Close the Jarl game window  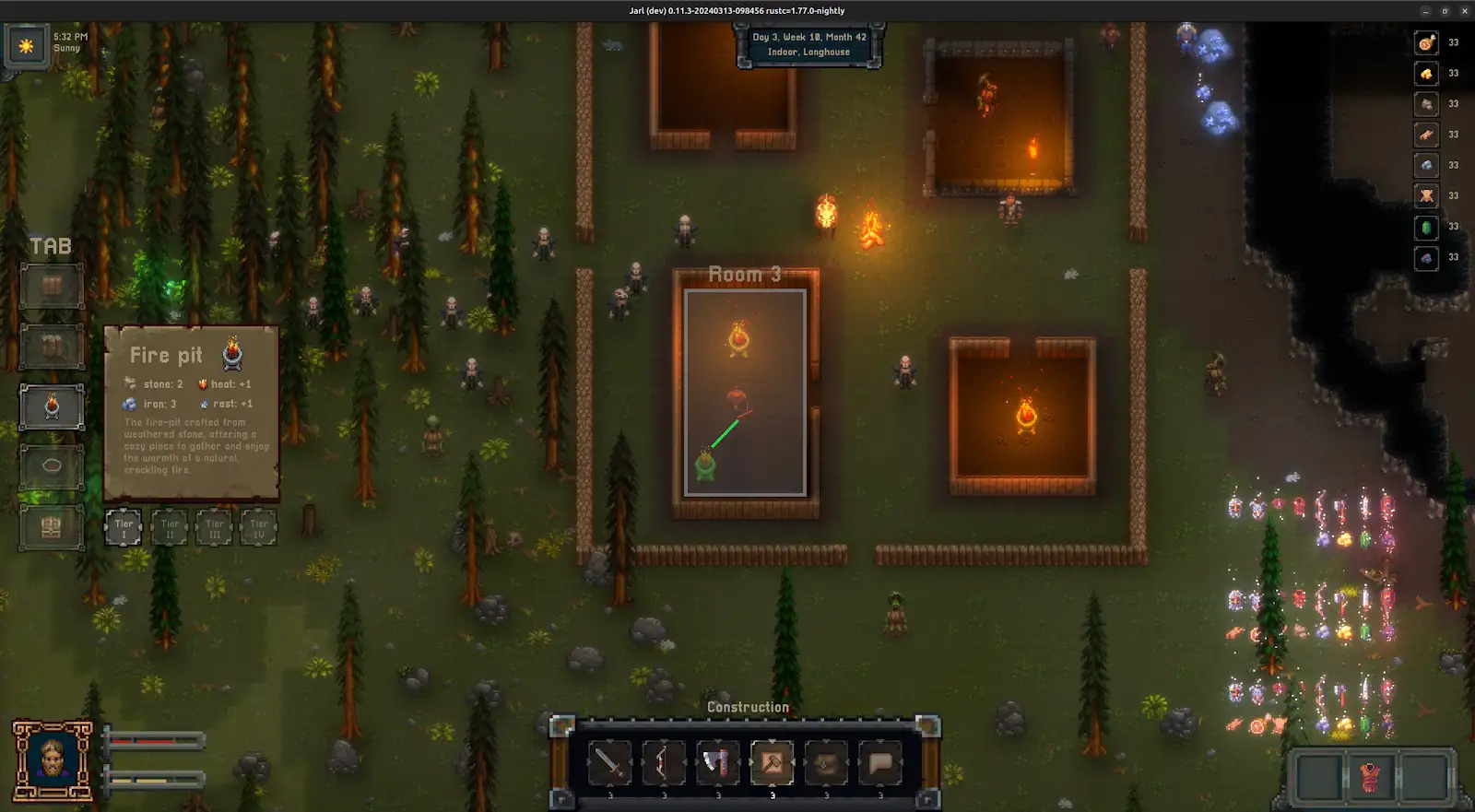(x=1465, y=11)
